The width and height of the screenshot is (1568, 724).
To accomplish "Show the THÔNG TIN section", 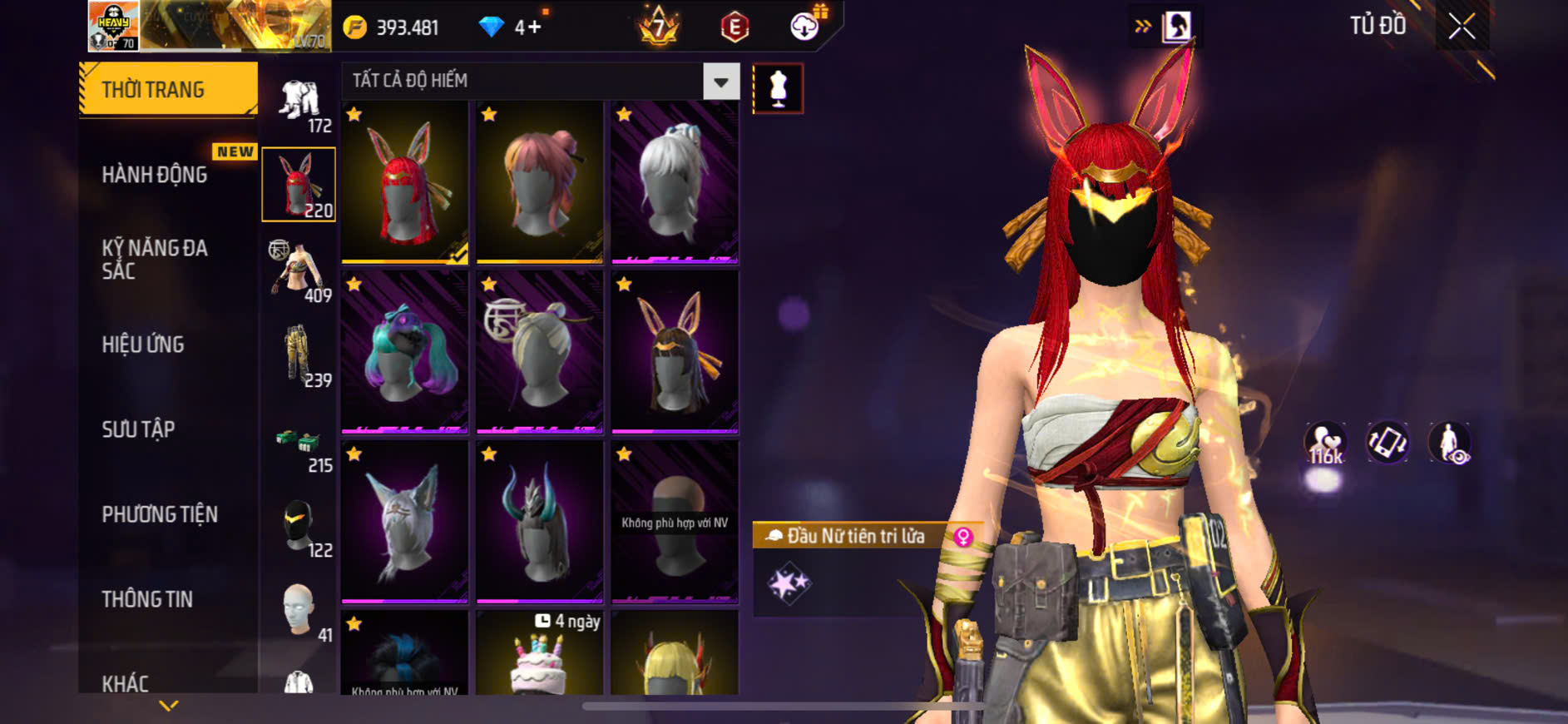I will (147, 599).
